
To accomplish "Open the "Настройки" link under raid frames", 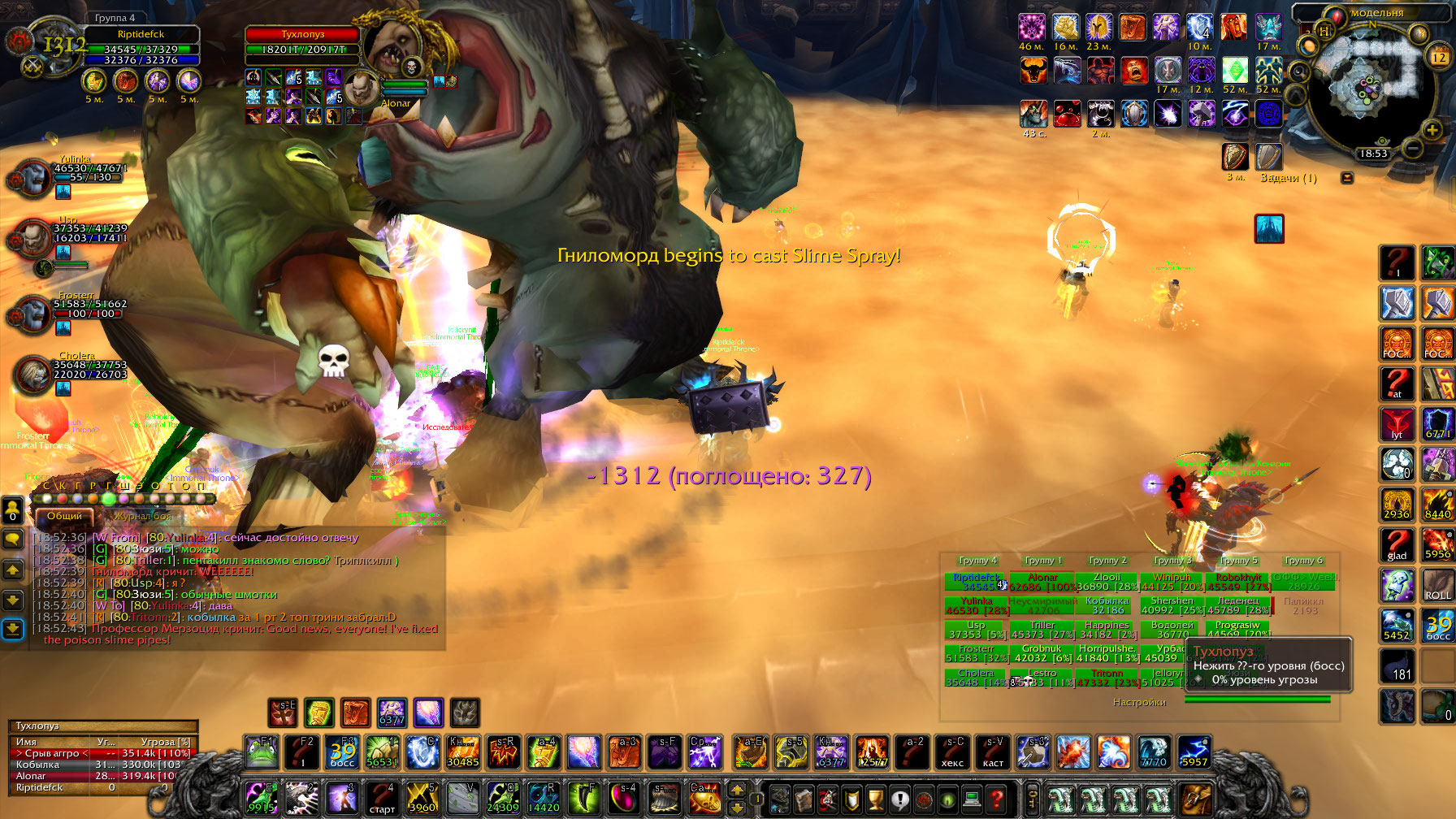I will coord(1139,702).
